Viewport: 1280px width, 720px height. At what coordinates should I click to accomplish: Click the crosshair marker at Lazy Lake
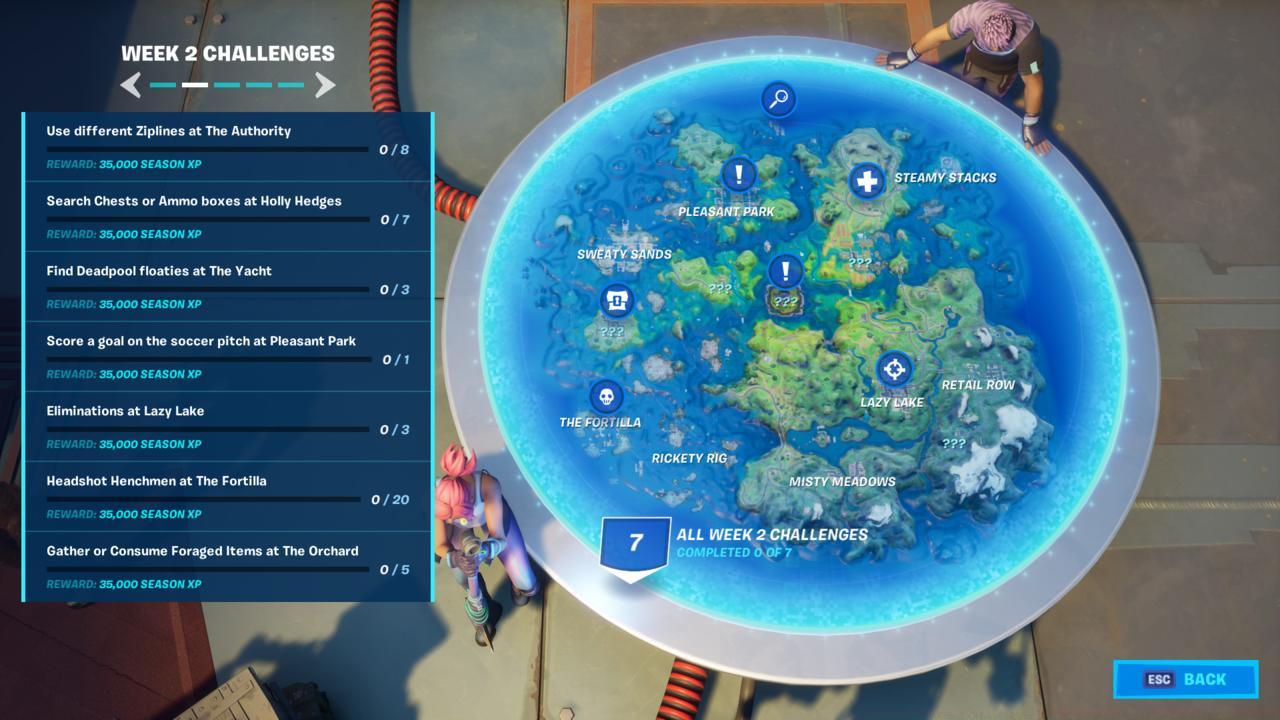pos(893,370)
